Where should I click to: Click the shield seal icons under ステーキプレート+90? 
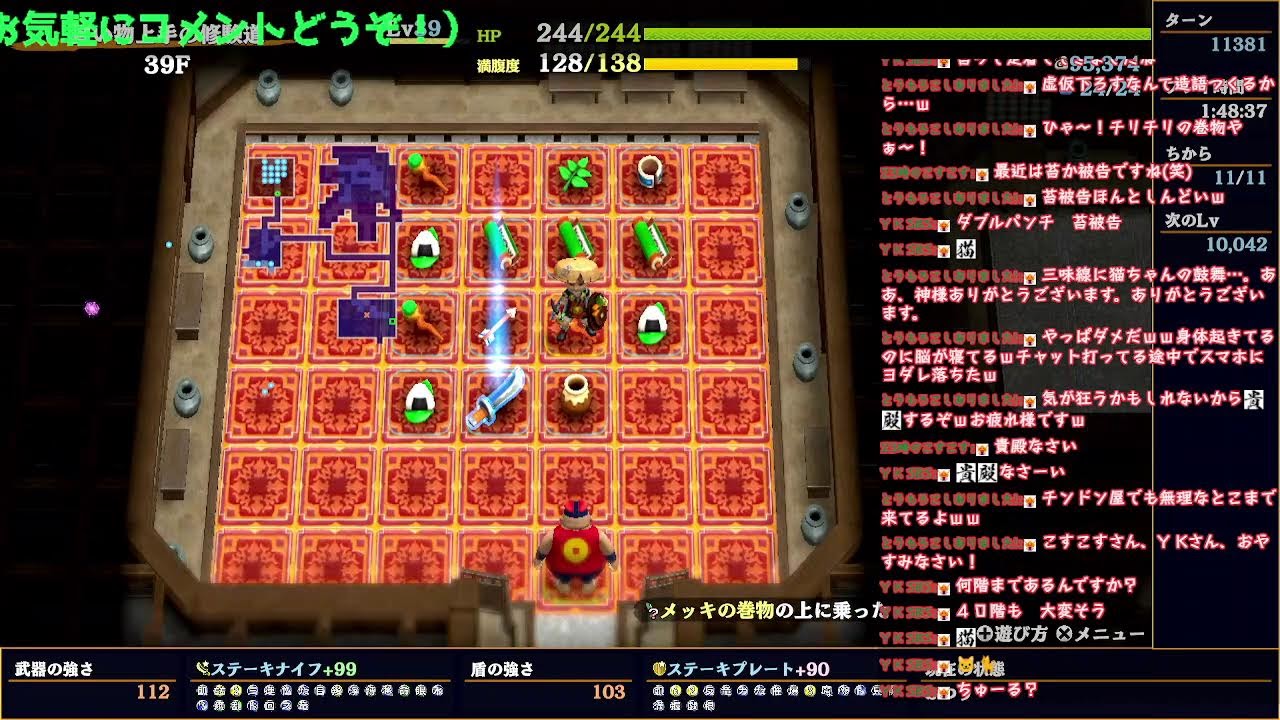coord(740,688)
